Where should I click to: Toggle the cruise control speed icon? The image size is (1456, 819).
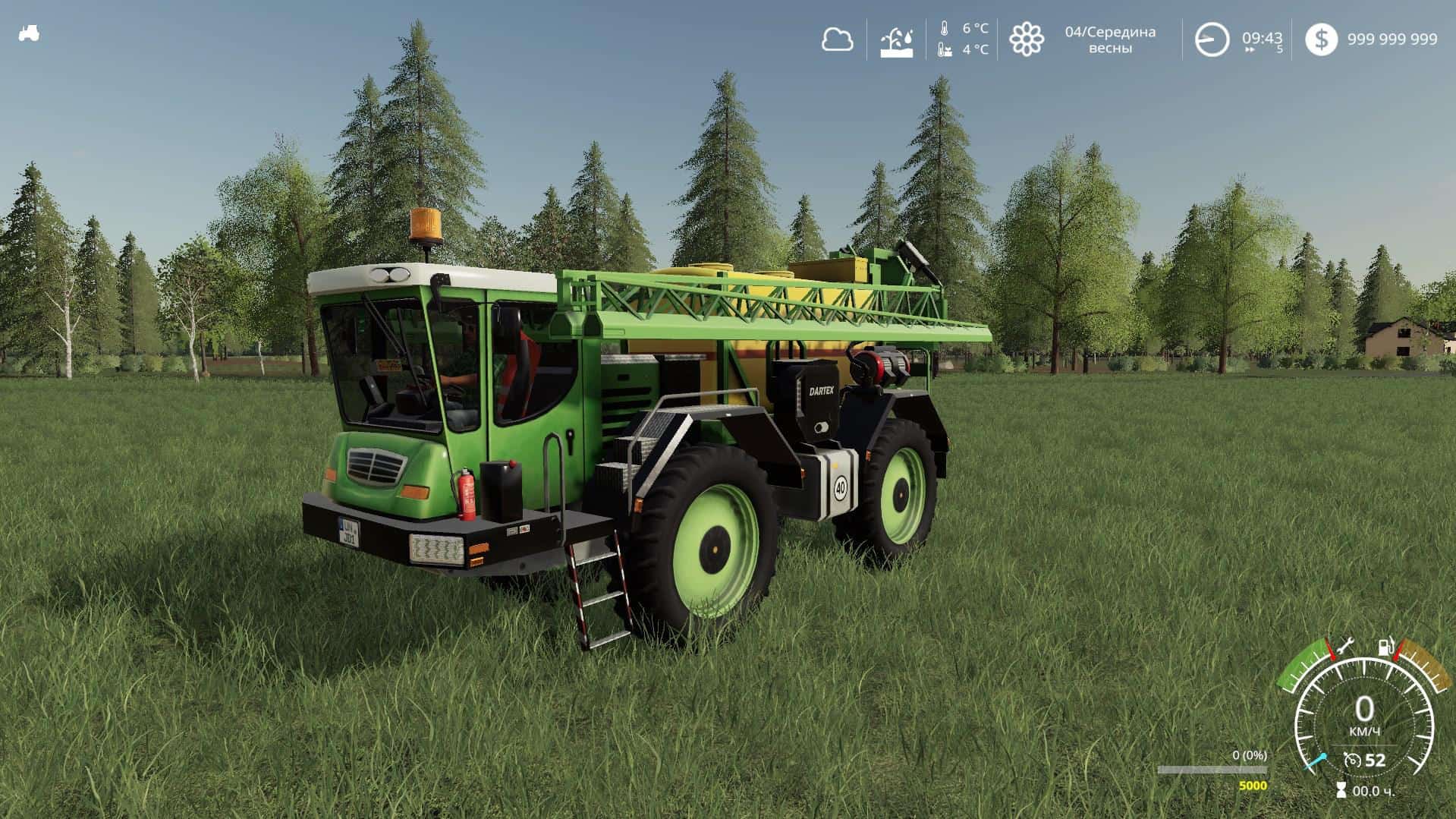pos(1351,760)
